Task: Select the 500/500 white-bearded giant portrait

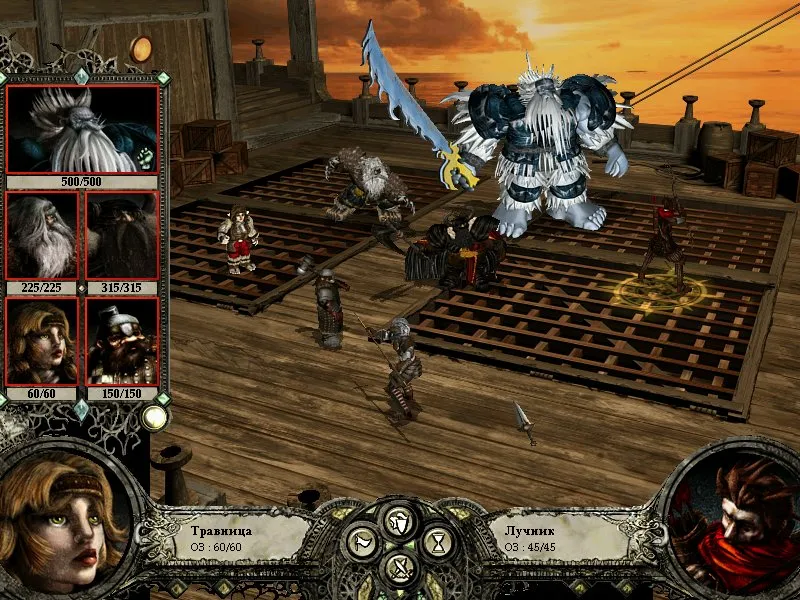Action: tap(84, 129)
